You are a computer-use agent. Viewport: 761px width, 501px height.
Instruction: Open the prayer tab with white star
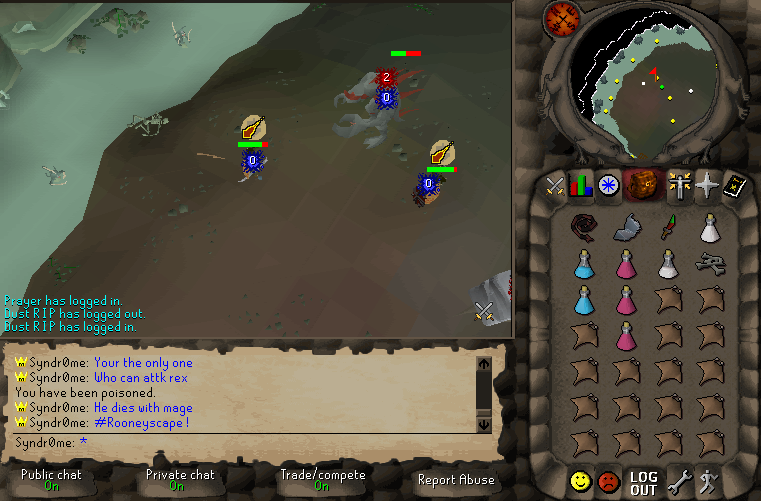pos(709,185)
